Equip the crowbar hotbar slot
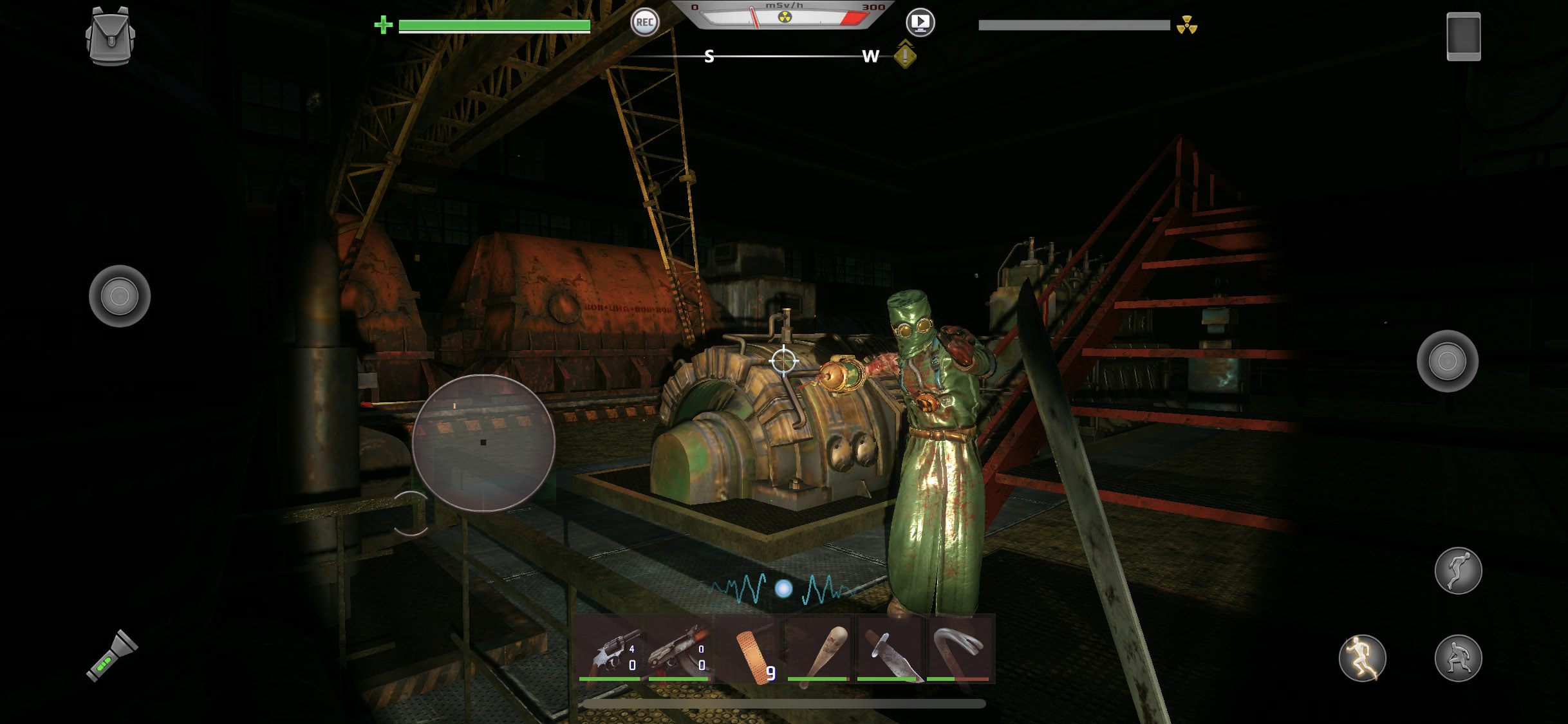The height and width of the screenshot is (724, 1568). tap(959, 649)
